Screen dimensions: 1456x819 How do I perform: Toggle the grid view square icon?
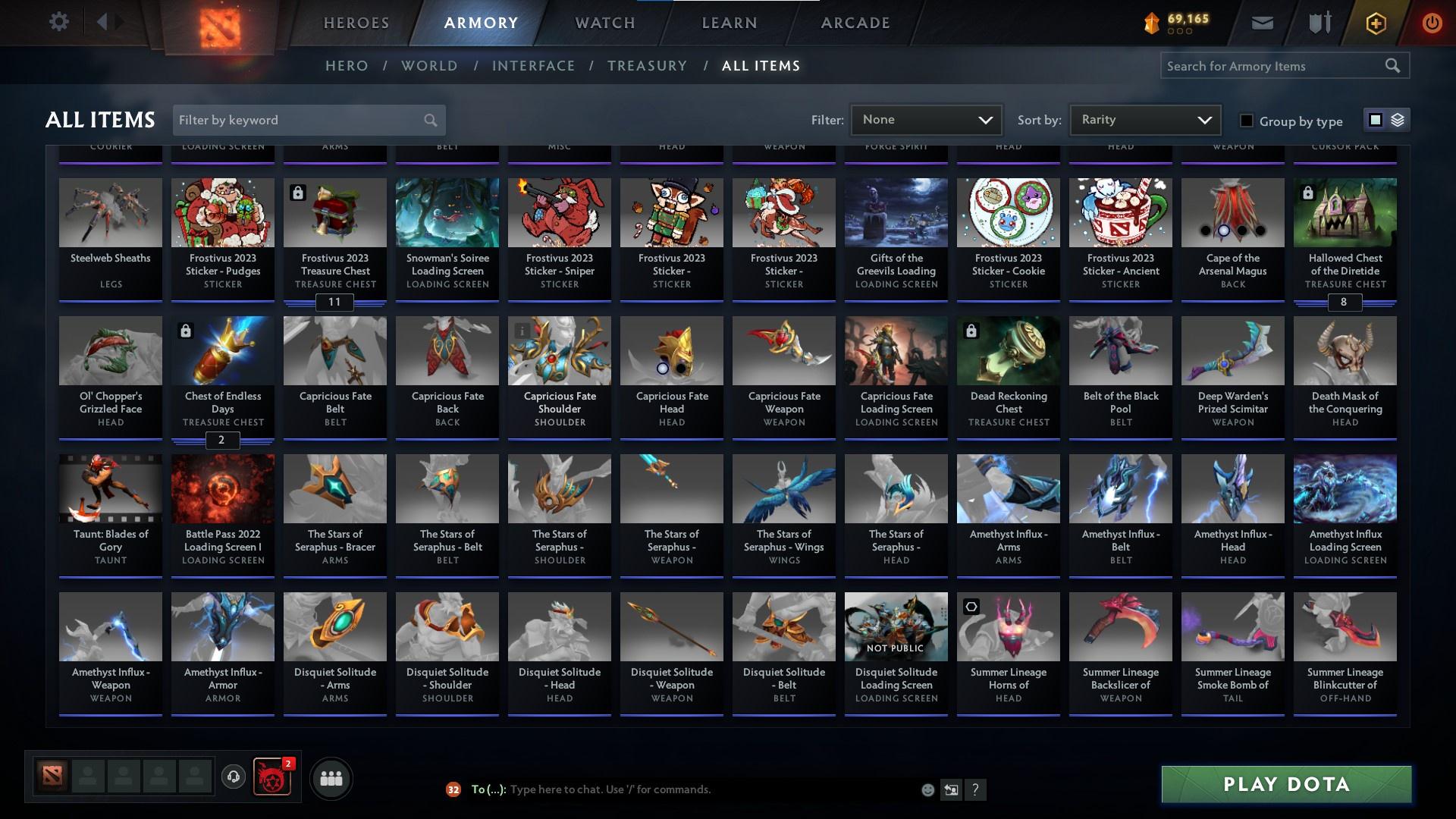tap(1375, 120)
